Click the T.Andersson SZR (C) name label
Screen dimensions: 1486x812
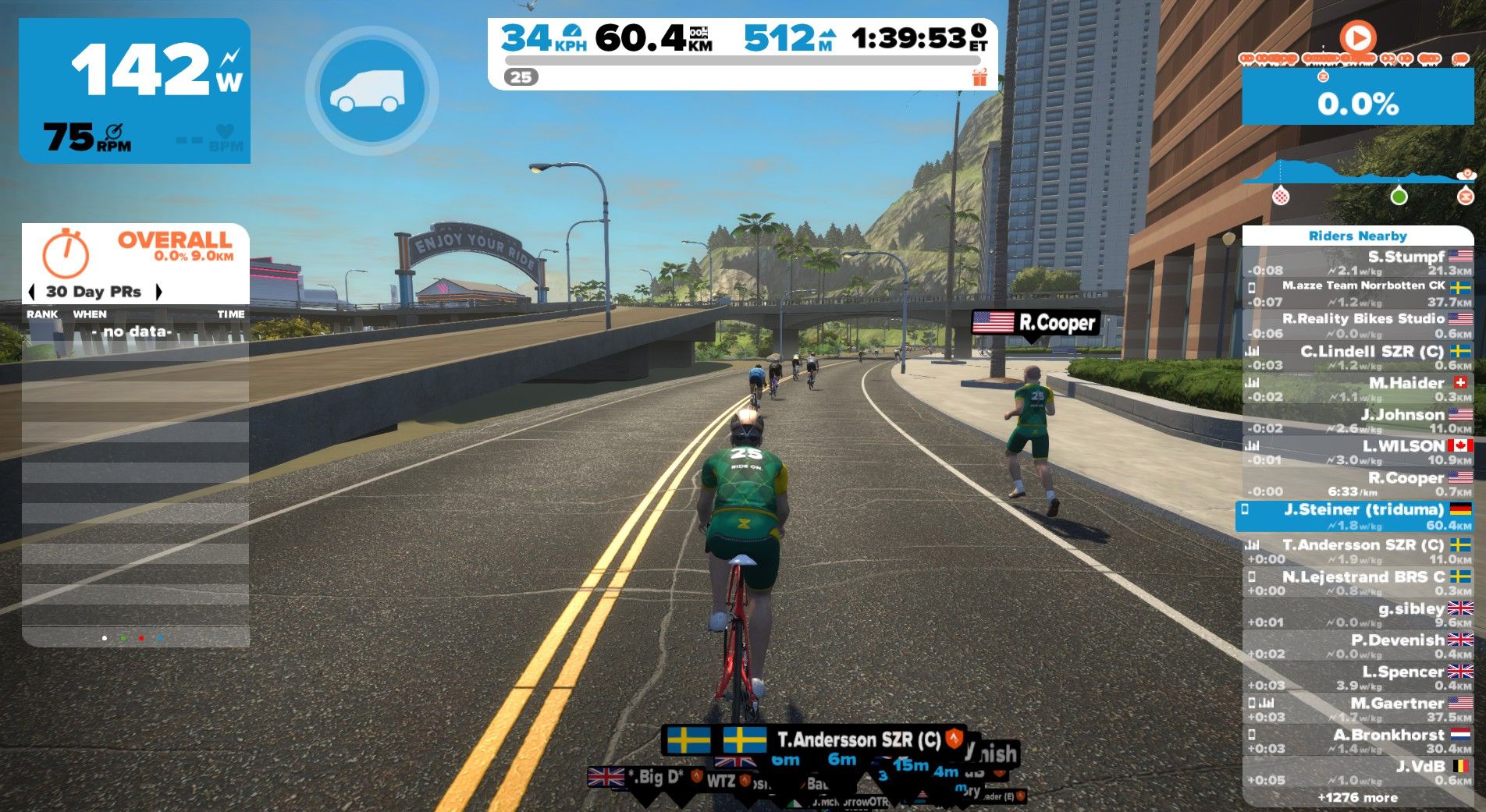tap(859, 739)
